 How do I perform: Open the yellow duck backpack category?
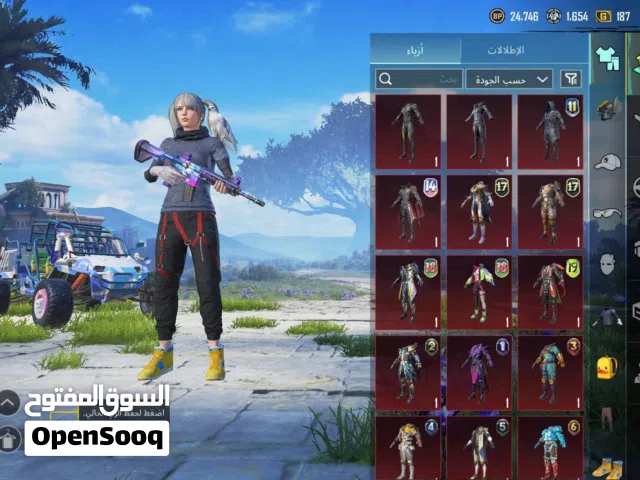pyautogui.click(x=607, y=366)
